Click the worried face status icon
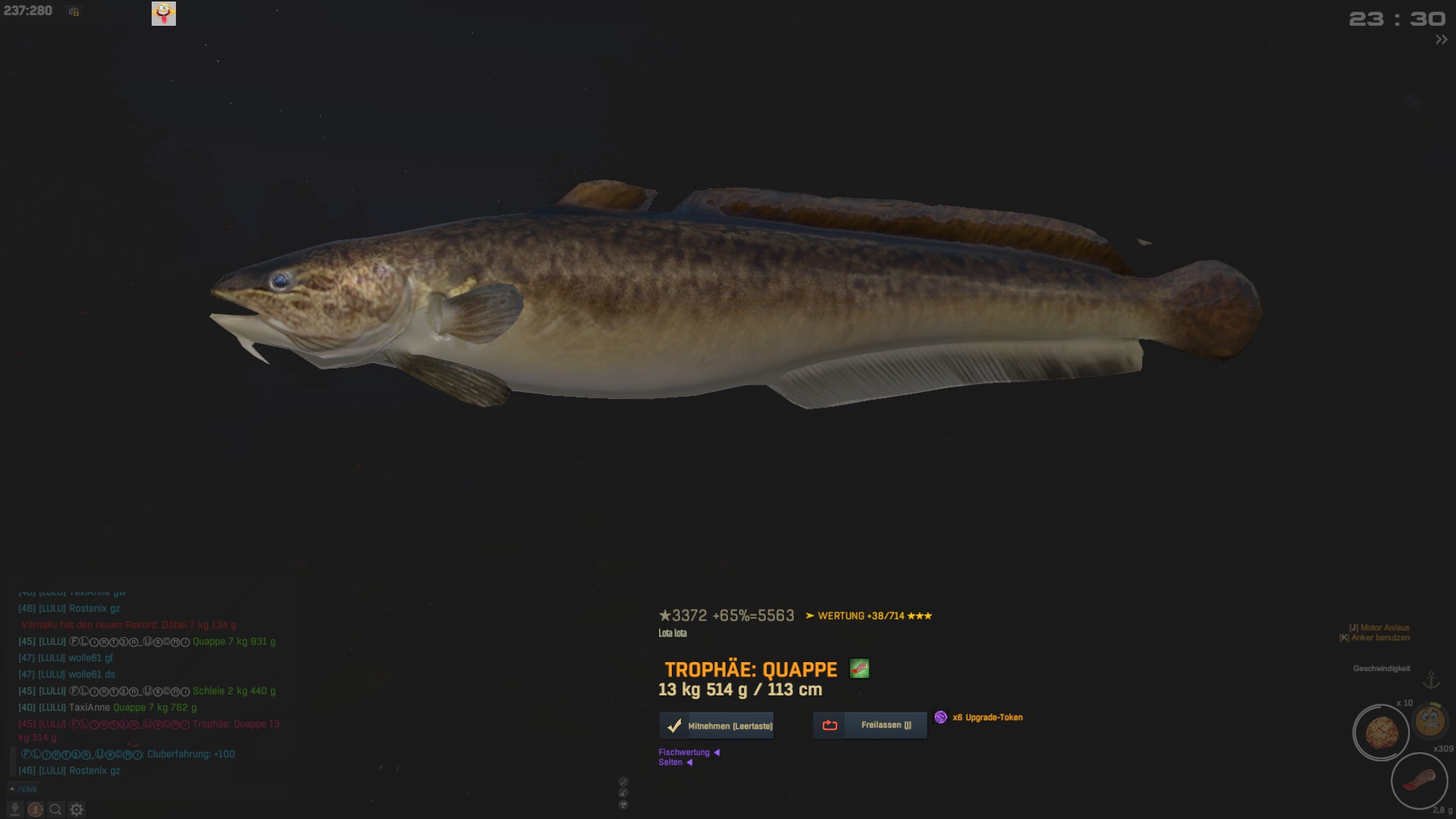Viewport: 1456px width, 819px height. click(x=1430, y=720)
